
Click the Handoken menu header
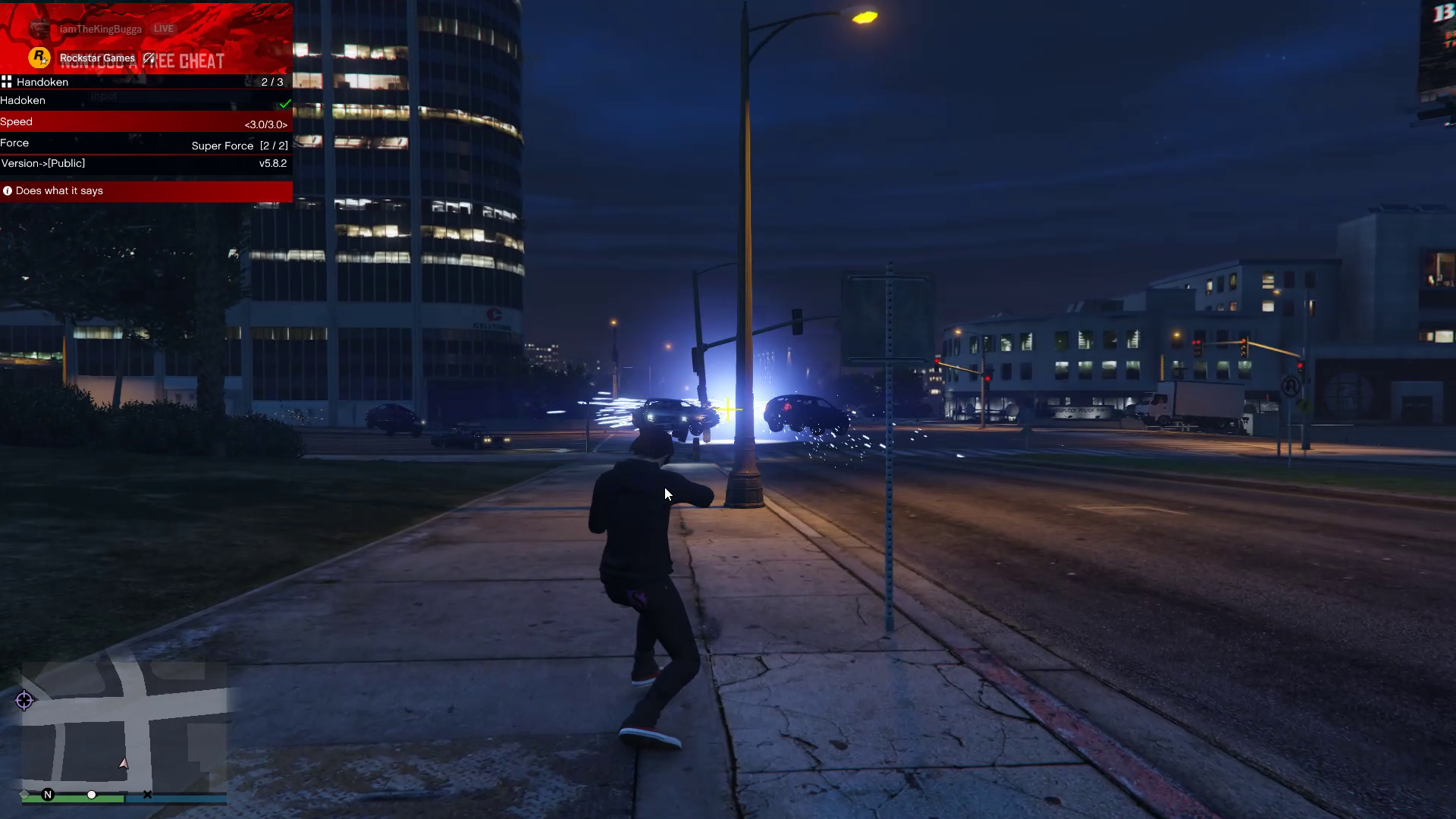42,82
